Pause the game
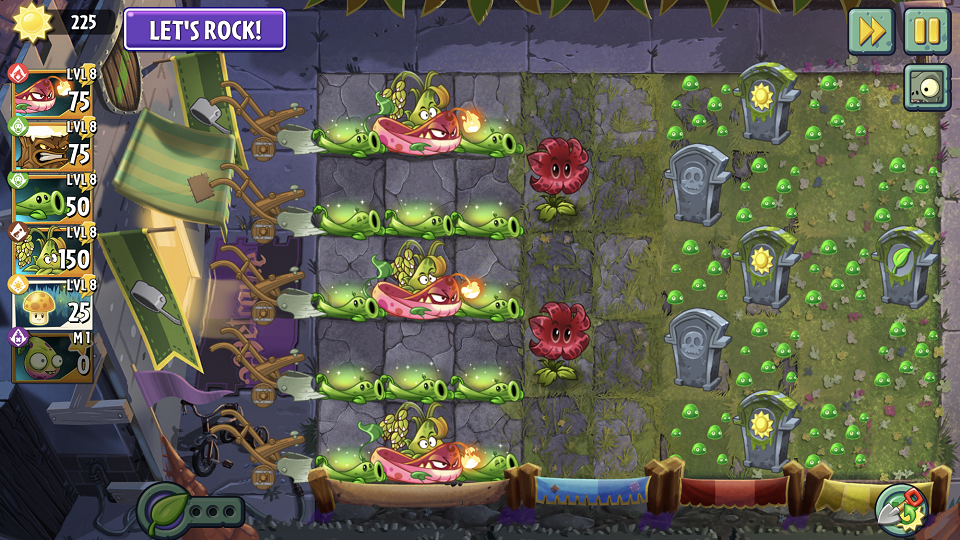960x540 pixels. [927, 31]
